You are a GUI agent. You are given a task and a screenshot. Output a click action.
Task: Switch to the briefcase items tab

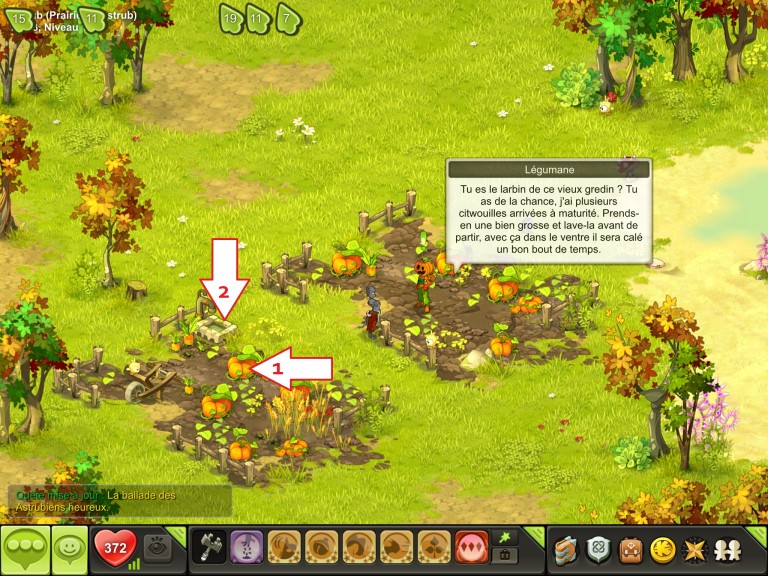tap(505, 556)
